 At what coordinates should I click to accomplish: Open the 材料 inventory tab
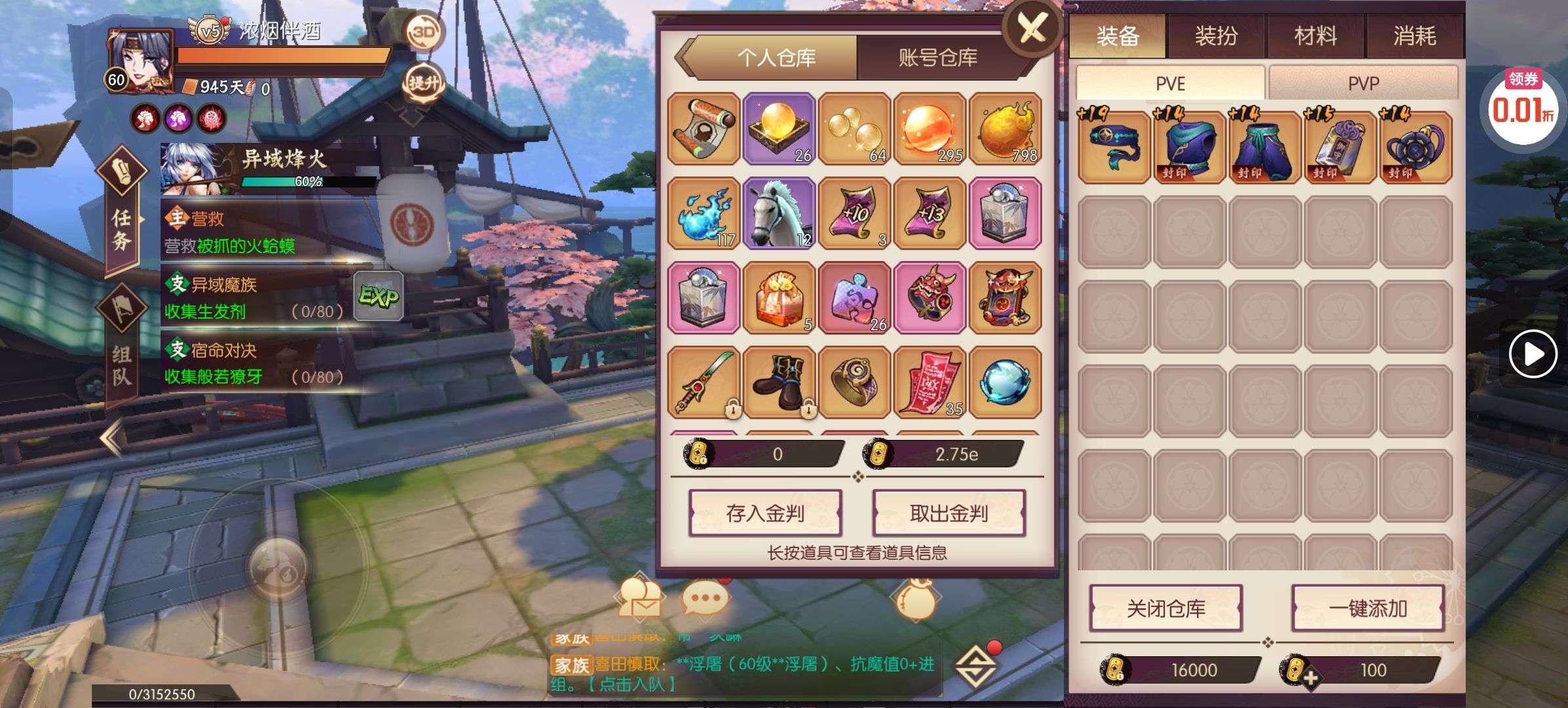click(x=1315, y=35)
